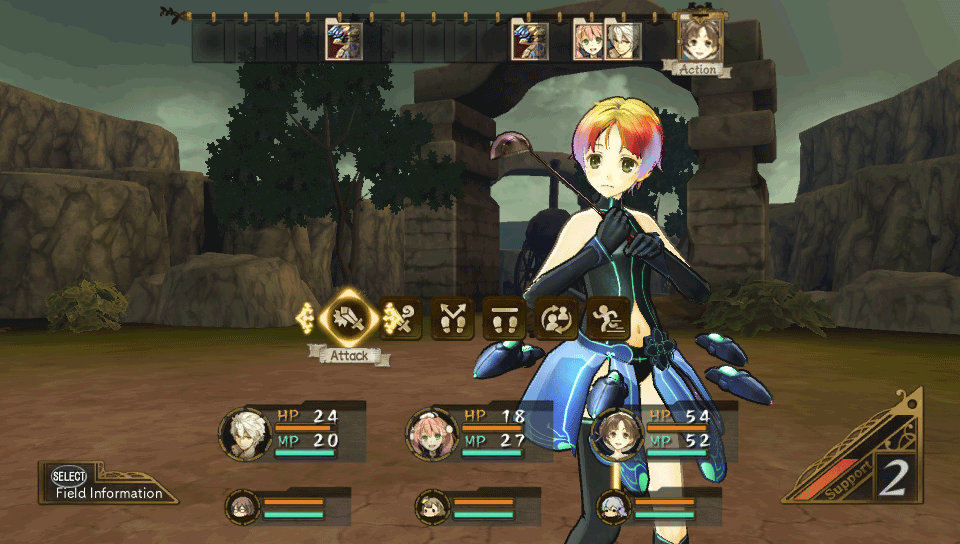Select the glasses-wearing reserve member portrait

242,507
